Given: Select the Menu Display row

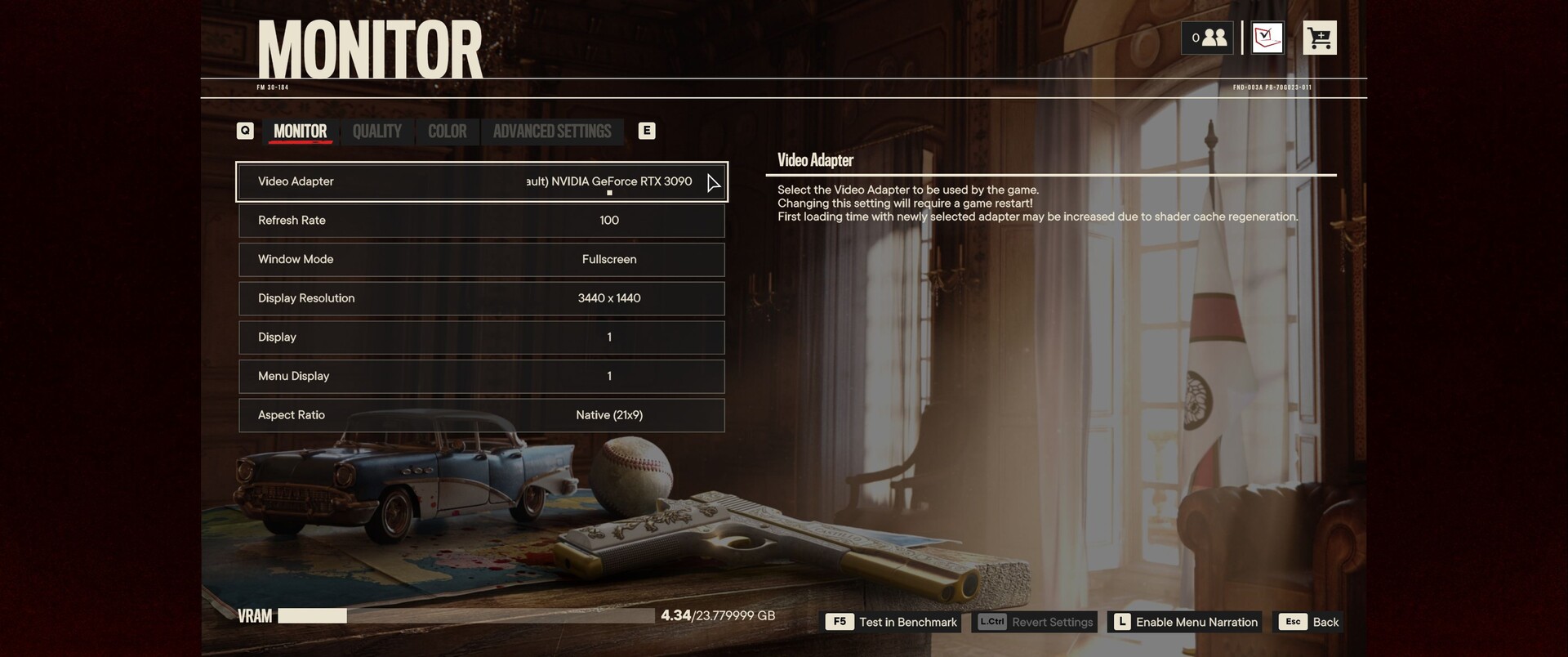Looking at the screenshot, I should pyautogui.click(x=482, y=376).
